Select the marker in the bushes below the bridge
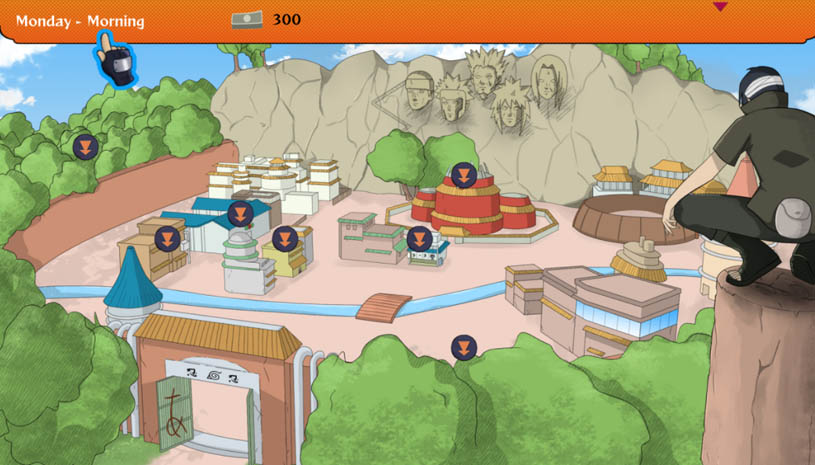Screen dimensions: 815x465 click(x=463, y=348)
